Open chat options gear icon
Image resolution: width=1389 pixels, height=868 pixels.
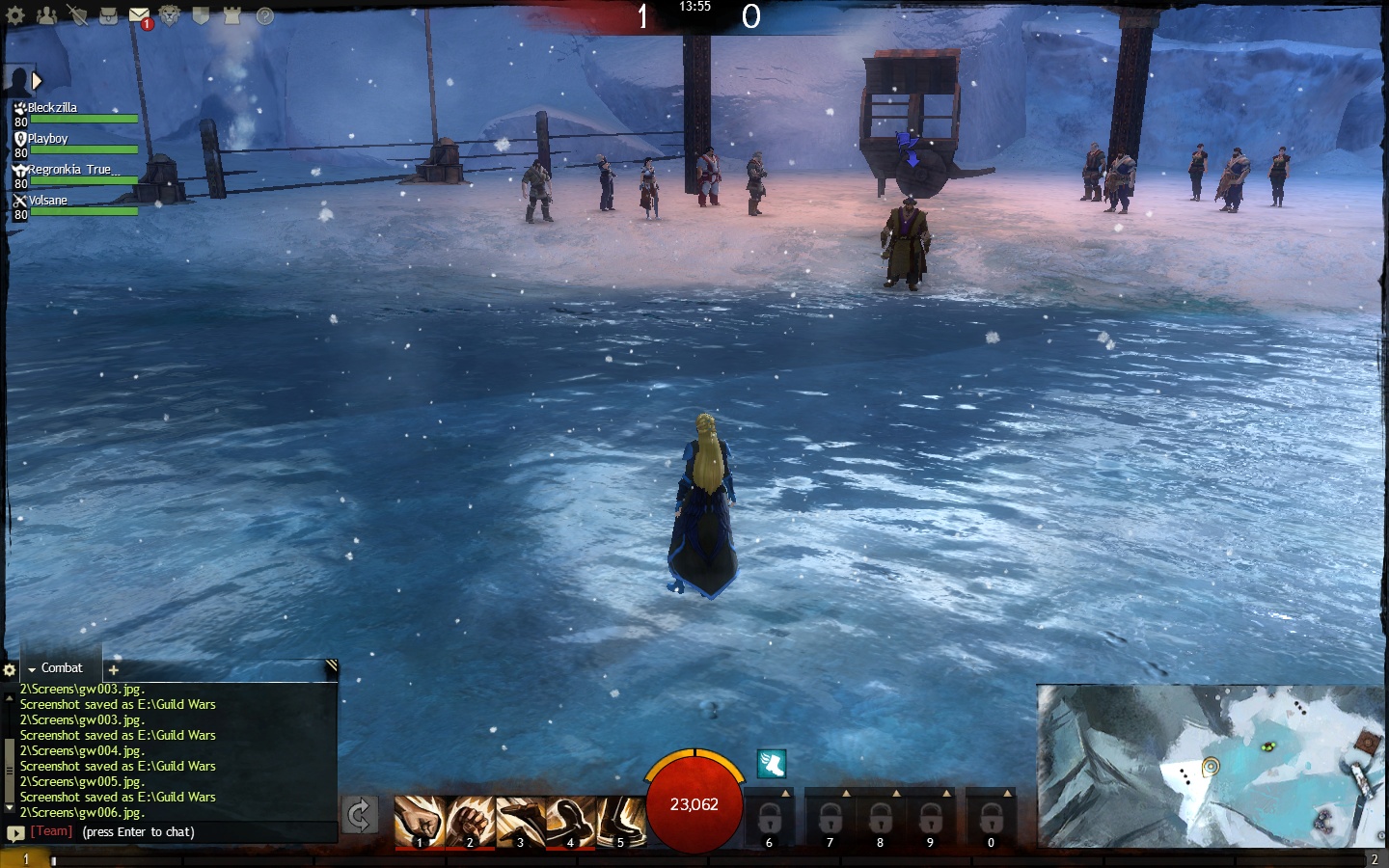pos(10,669)
